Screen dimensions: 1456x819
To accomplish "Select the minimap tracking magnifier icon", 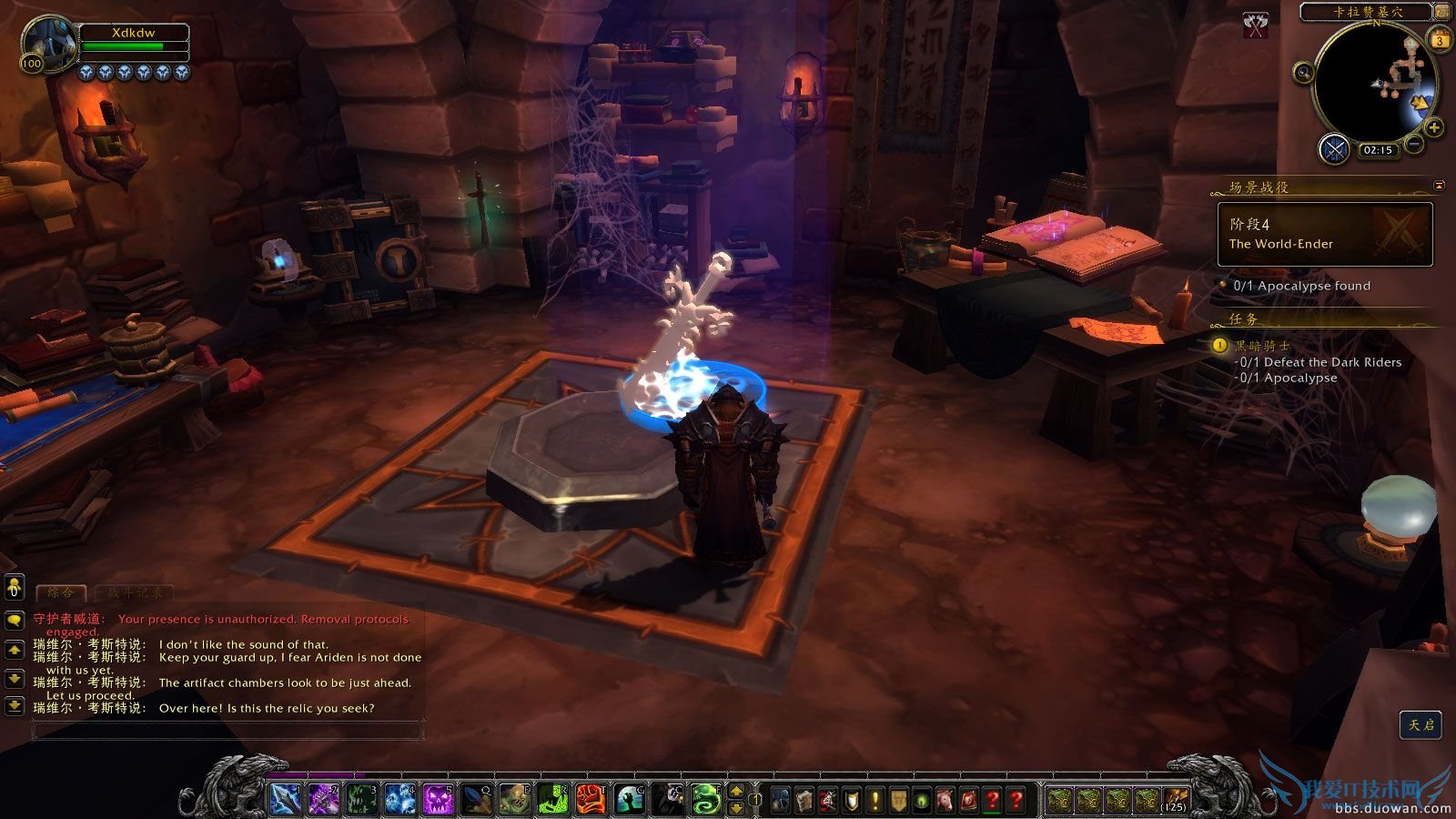I will pos(1304,73).
